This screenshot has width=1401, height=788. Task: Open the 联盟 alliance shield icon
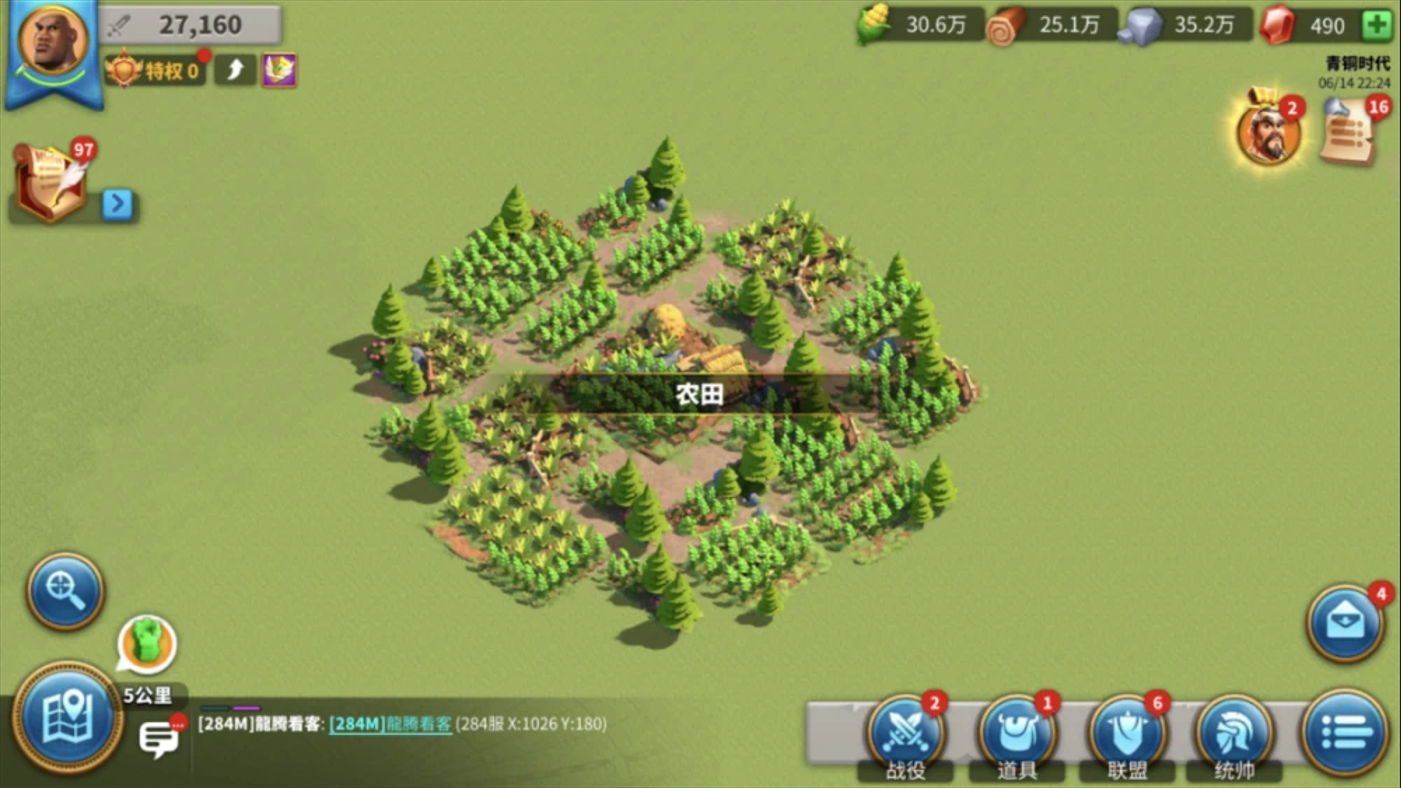tap(1125, 733)
